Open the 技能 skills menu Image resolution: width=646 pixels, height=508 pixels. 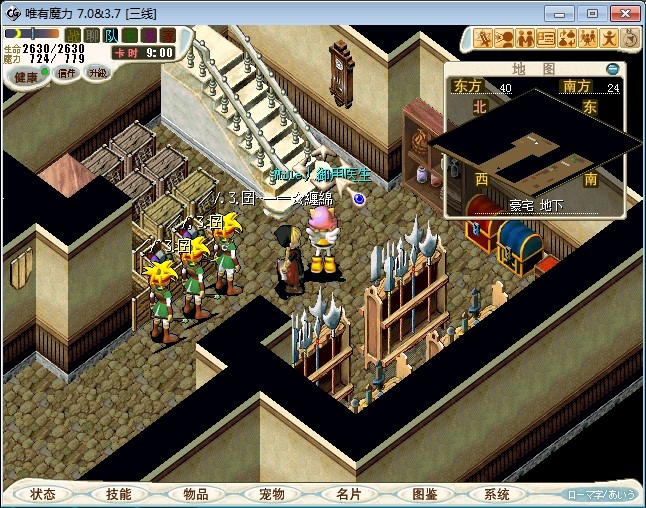[119, 494]
